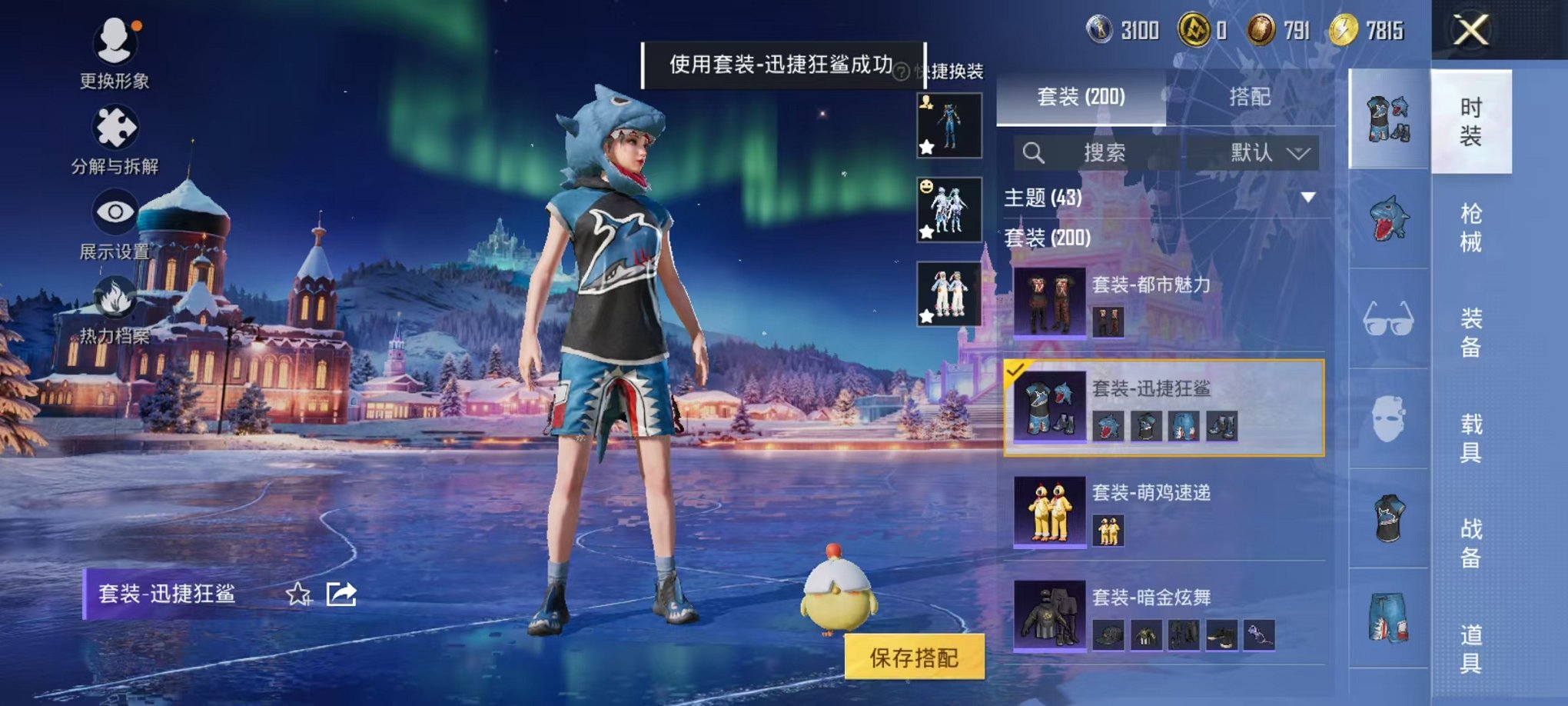Select the 分解与拆解 dismantle icon

click(x=114, y=129)
